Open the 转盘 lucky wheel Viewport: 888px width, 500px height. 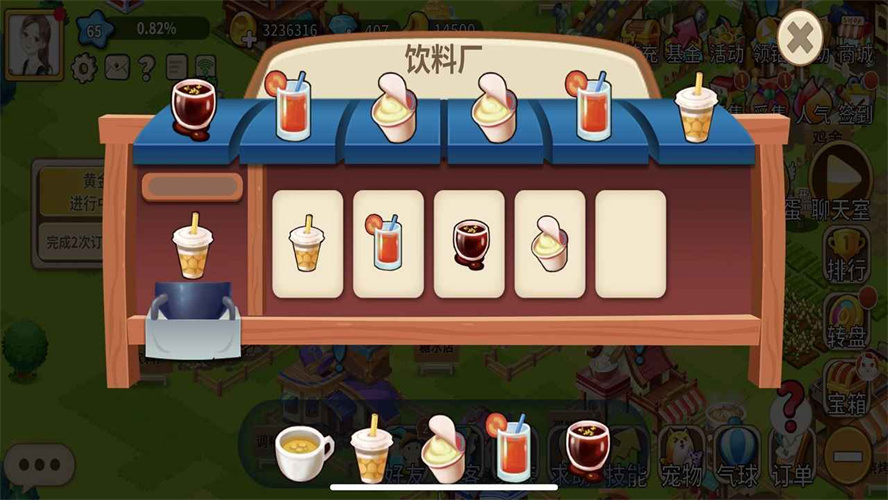844,321
